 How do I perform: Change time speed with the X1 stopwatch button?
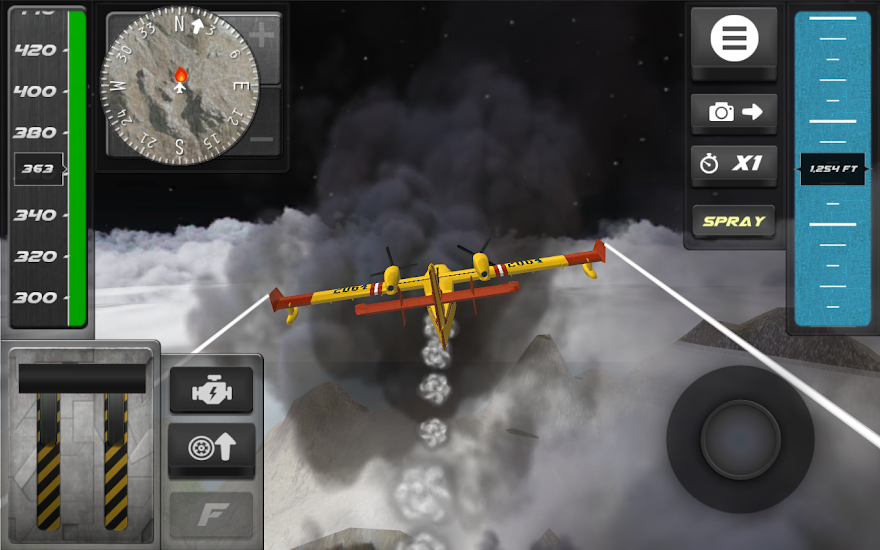pos(734,164)
